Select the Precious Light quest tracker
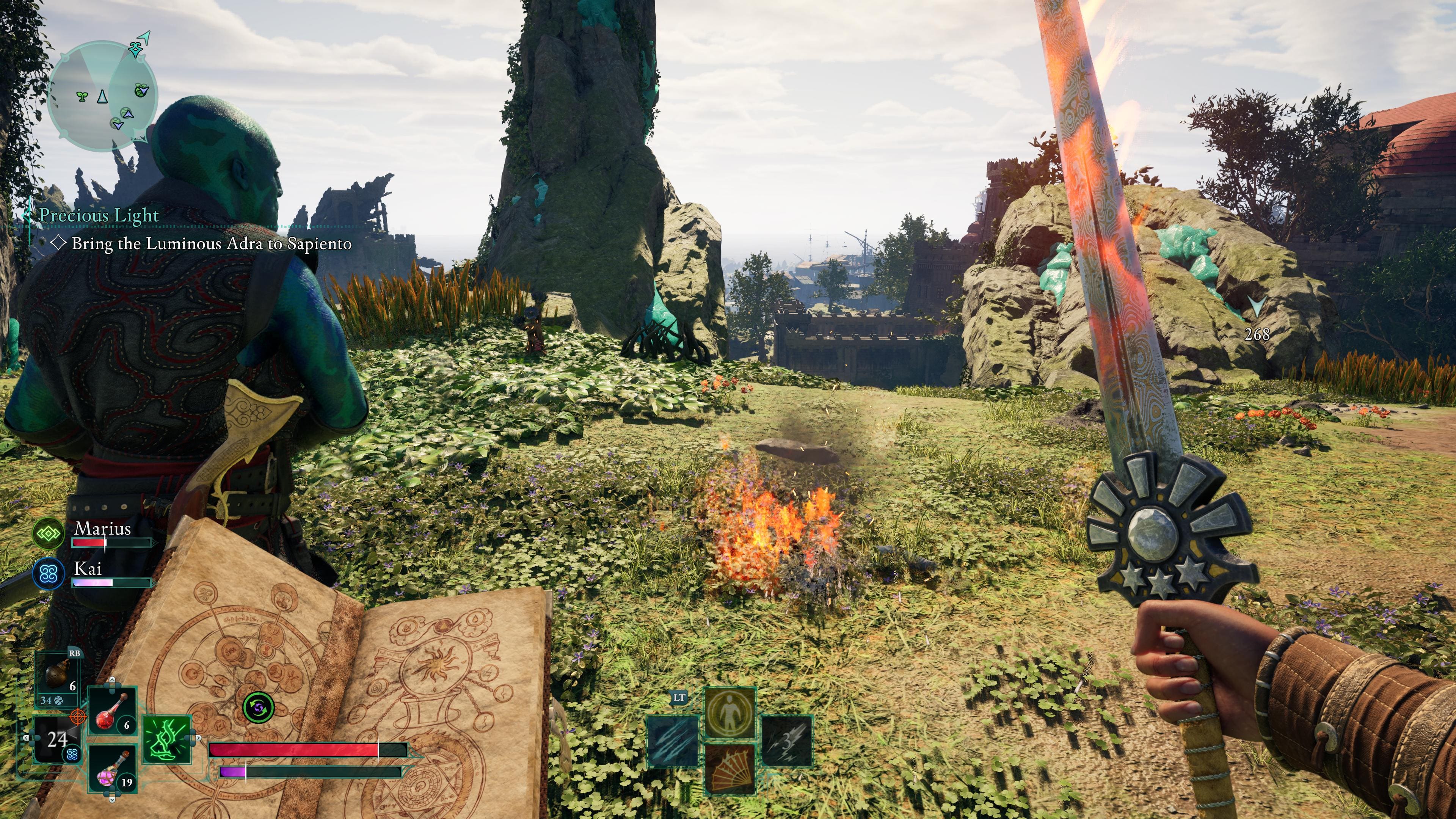Screen dimensions: 1456x819 pyautogui.click(x=99, y=215)
